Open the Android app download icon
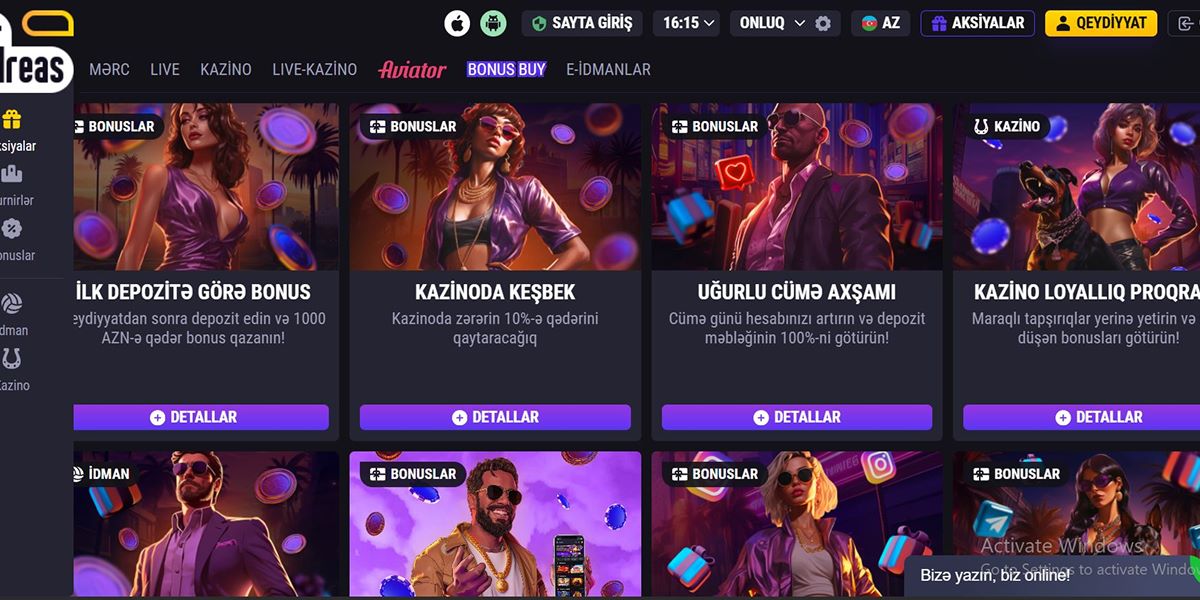This screenshot has width=1200, height=600. (493, 23)
